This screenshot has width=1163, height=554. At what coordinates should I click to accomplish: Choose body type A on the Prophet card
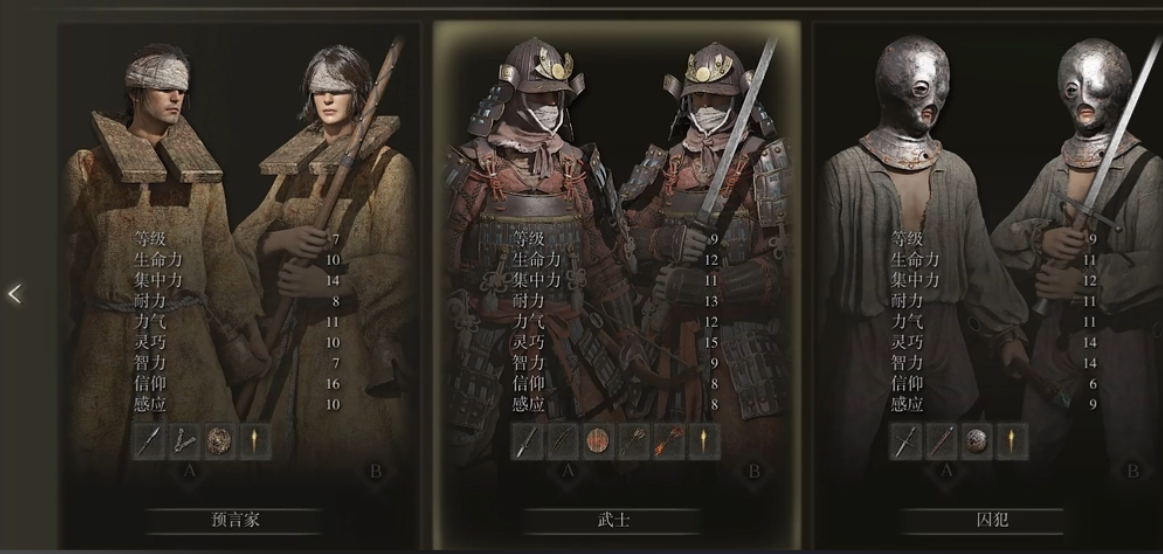[189, 471]
